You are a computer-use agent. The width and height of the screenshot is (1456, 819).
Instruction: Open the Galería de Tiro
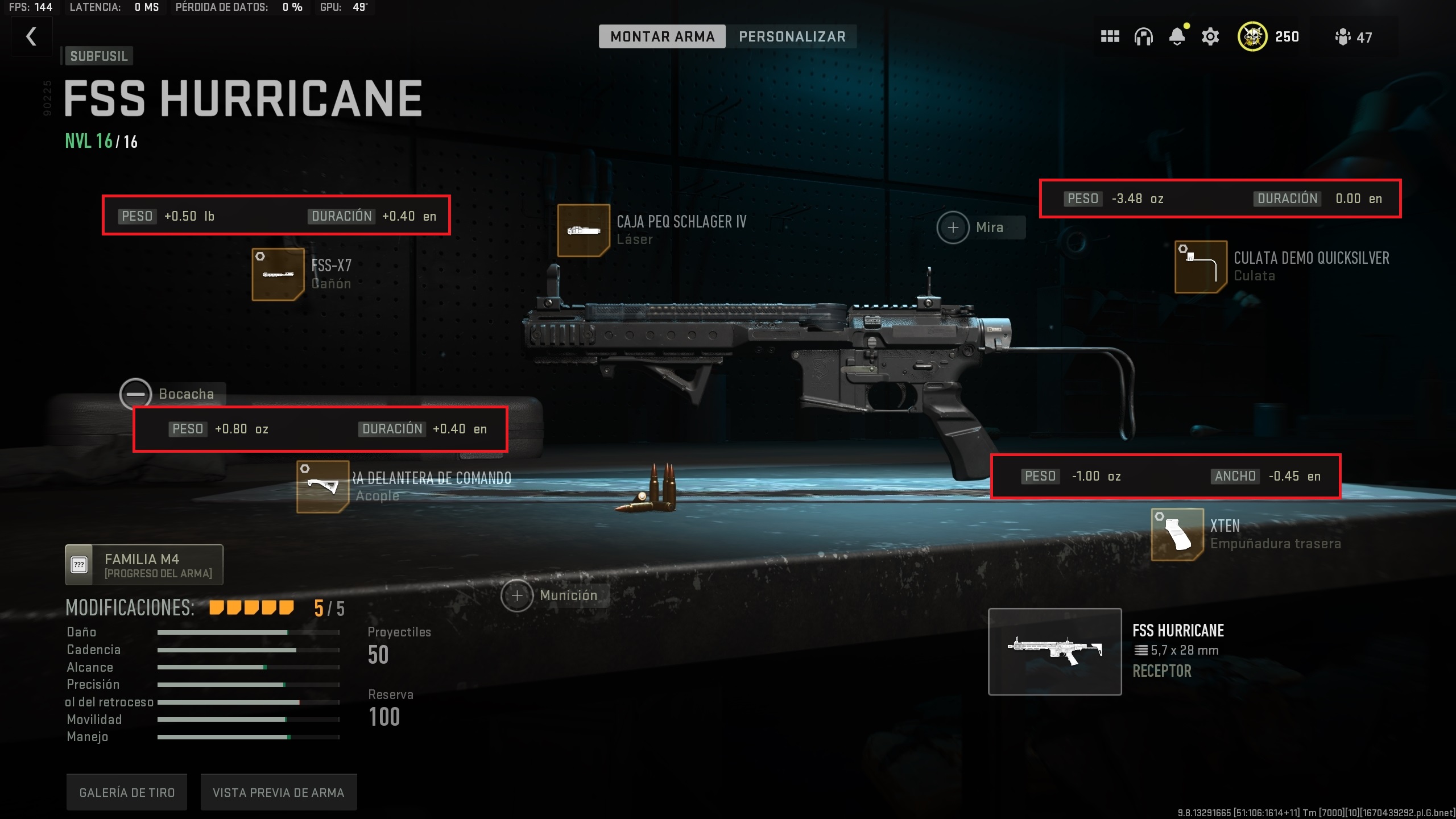pos(126,791)
